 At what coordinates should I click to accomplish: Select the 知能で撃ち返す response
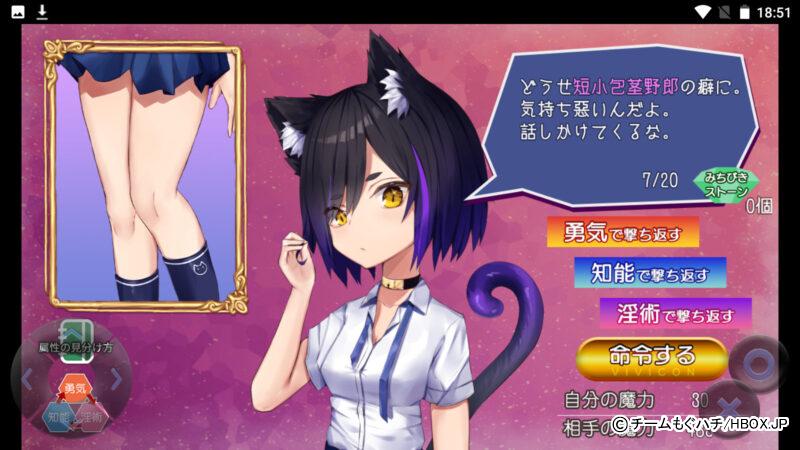(649, 272)
